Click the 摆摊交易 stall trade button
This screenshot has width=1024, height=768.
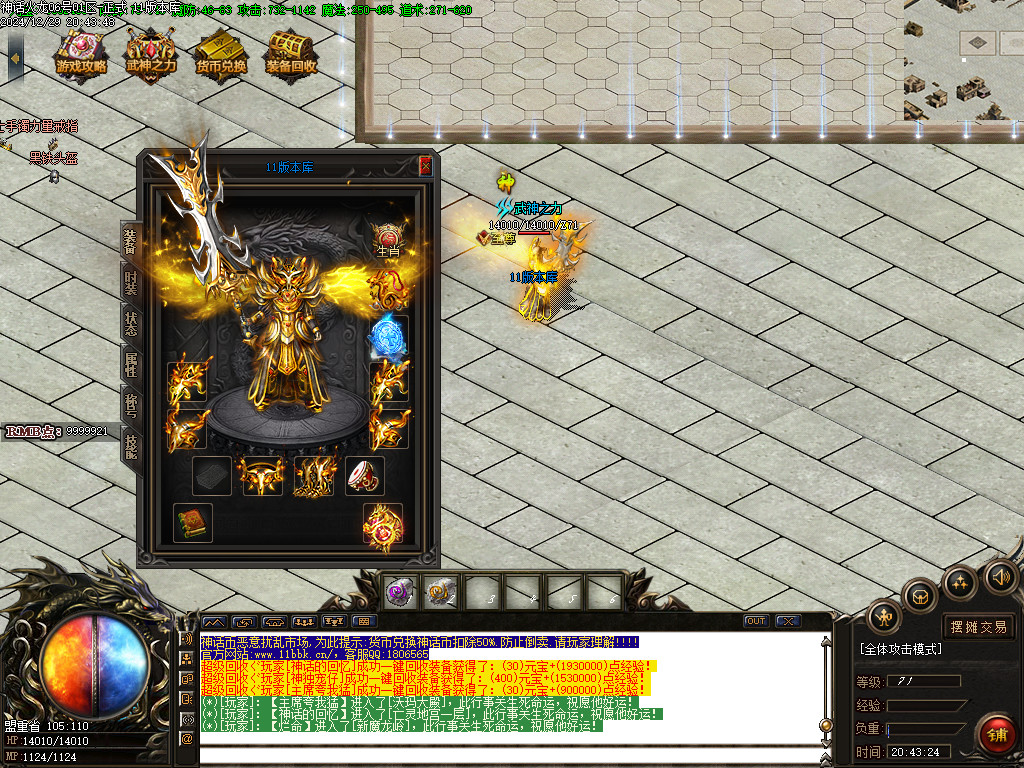pyautogui.click(x=979, y=627)
